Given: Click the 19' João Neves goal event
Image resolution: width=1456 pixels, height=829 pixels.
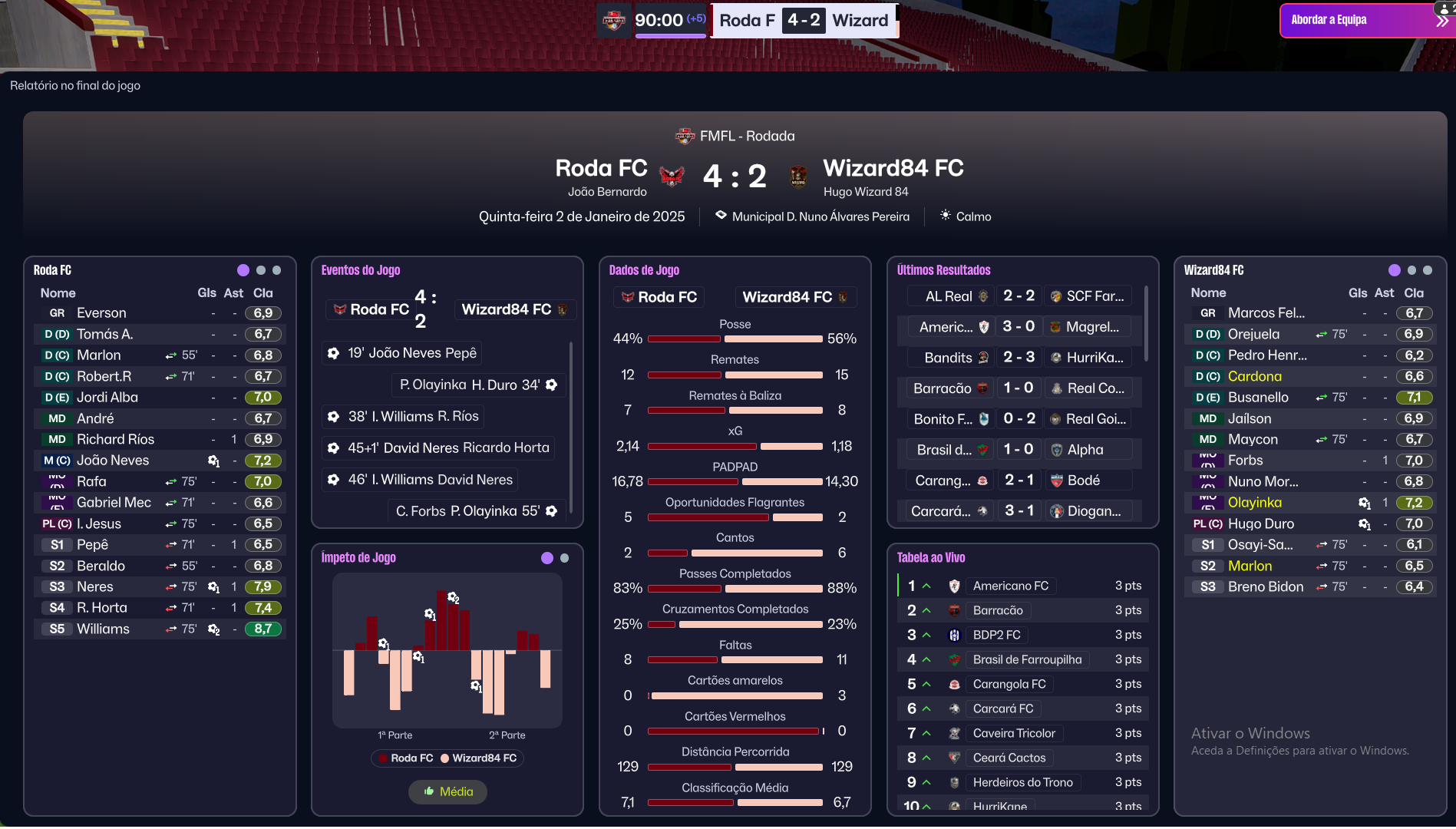Looking at the screenshot, I should pyautogui.click(x=411, y=353).
